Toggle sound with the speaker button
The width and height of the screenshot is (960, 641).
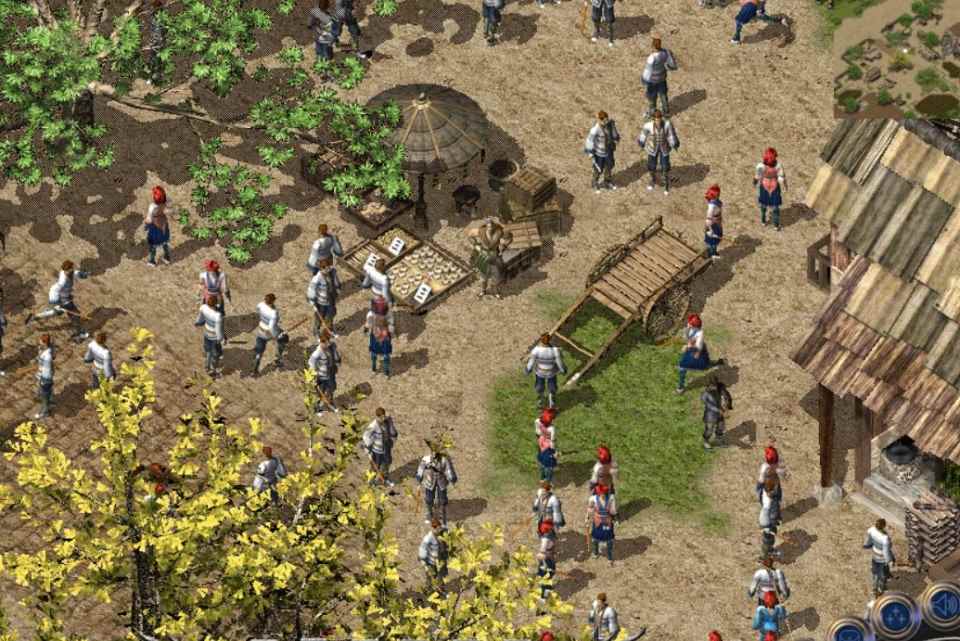942,604
